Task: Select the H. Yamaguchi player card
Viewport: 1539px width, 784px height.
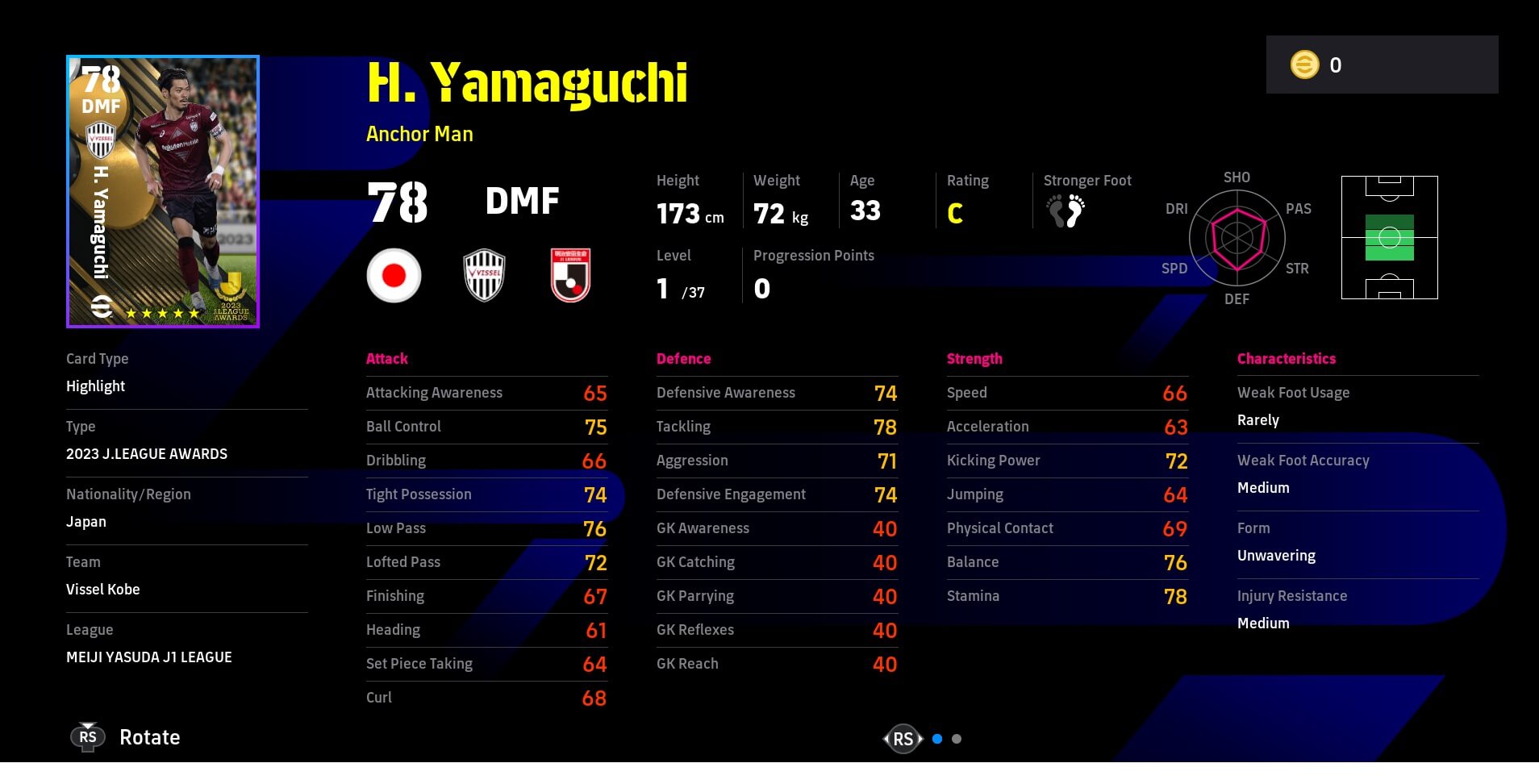Action: click(x=162, y=191)
